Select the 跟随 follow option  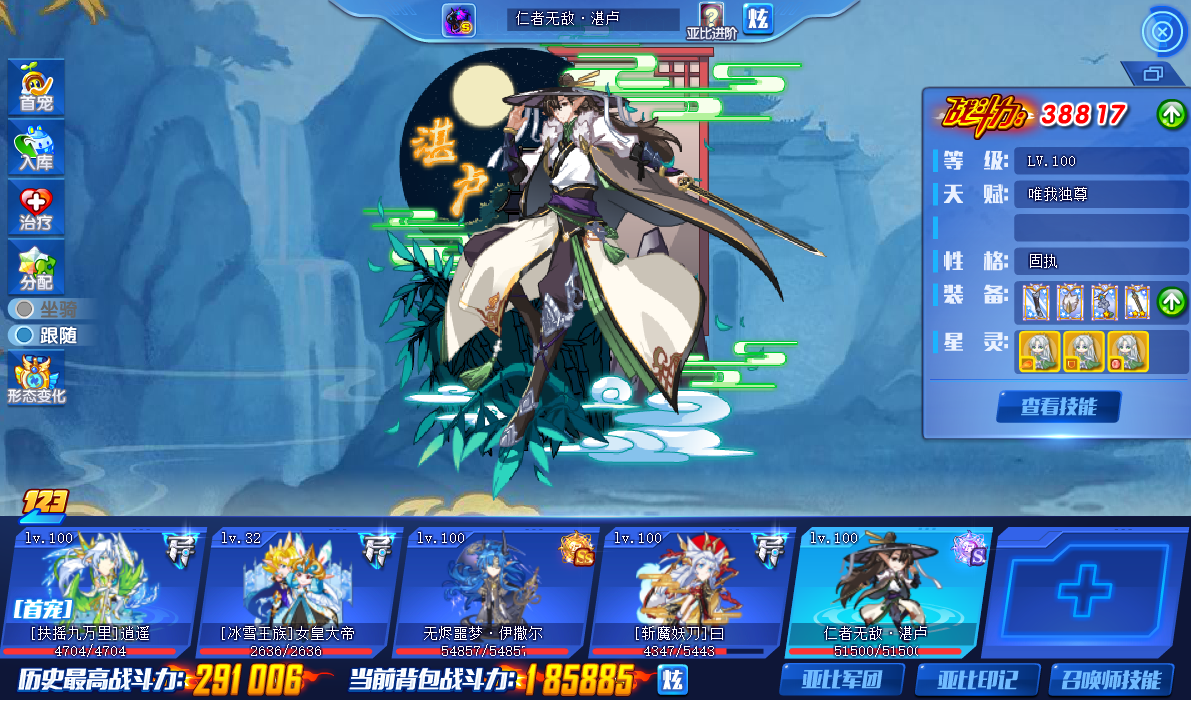point(48,335)
